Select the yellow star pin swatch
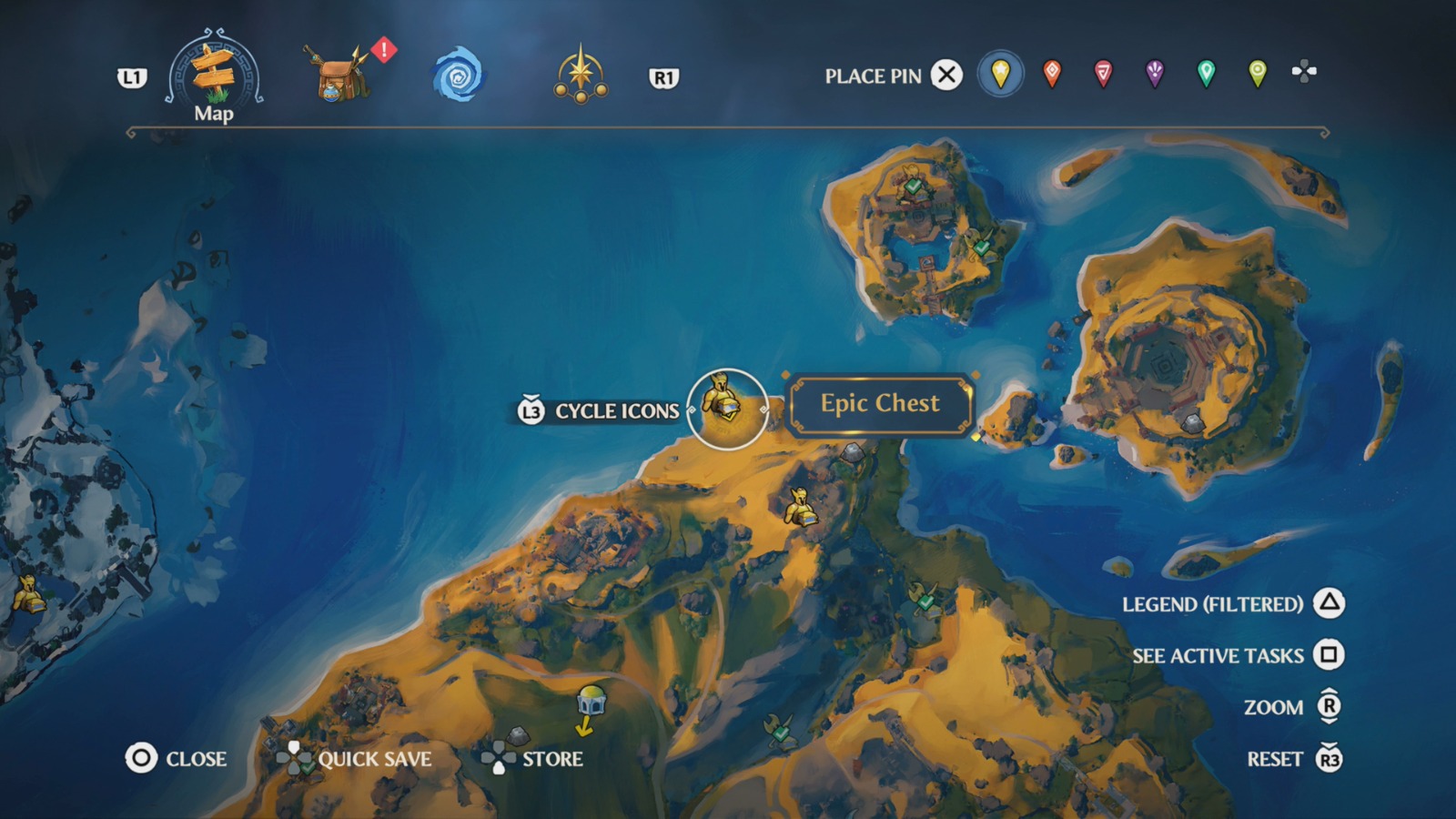1456x819 pixels. click(x=999, y=76)
